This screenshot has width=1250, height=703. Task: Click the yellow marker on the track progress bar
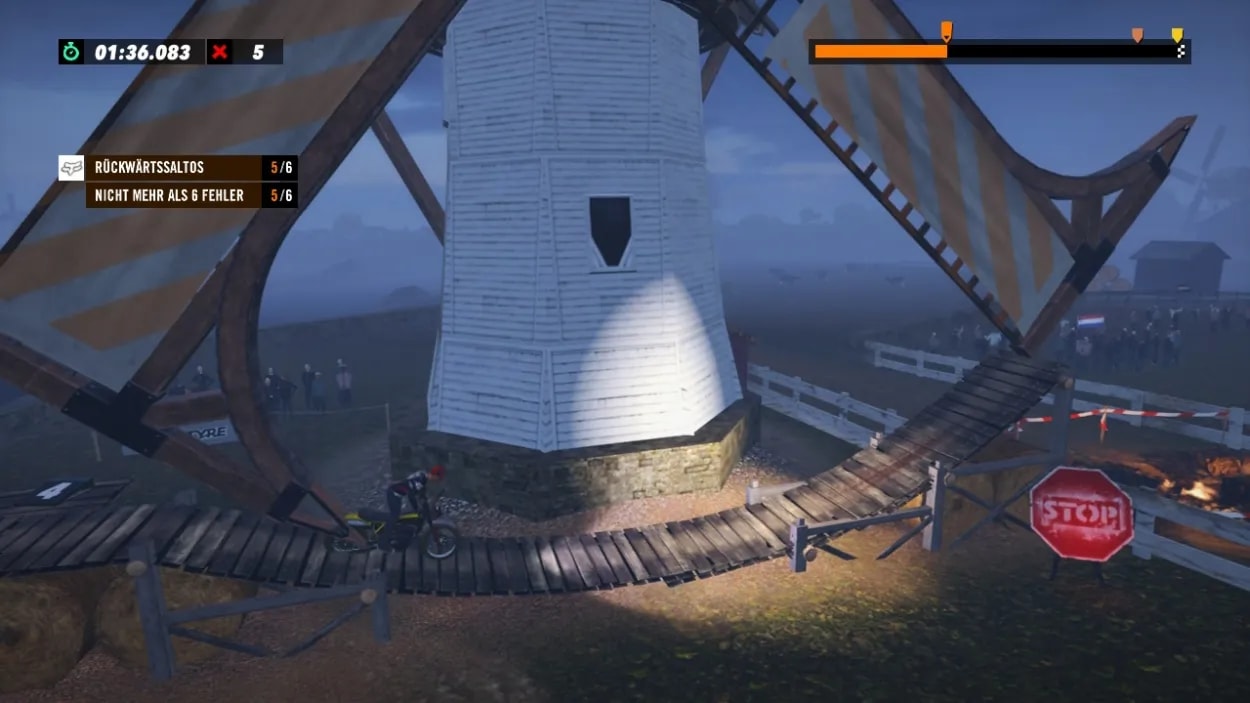[x=1177, y=36]
